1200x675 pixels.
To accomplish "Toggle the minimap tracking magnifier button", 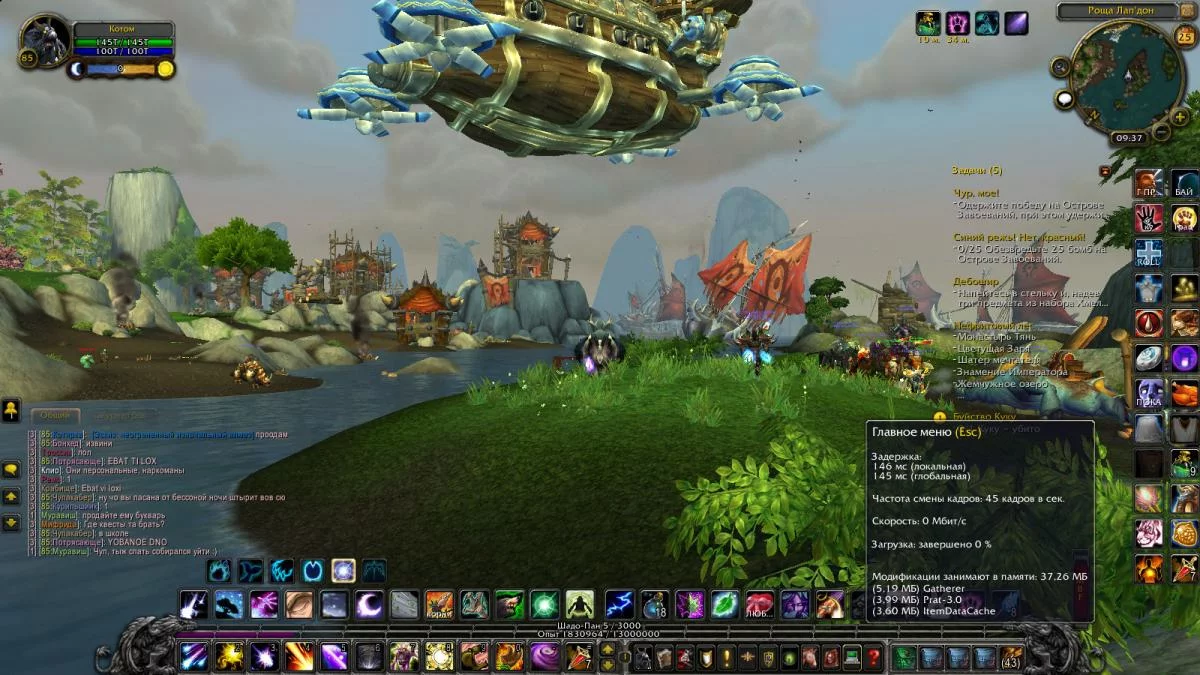I will (1061, 66).
